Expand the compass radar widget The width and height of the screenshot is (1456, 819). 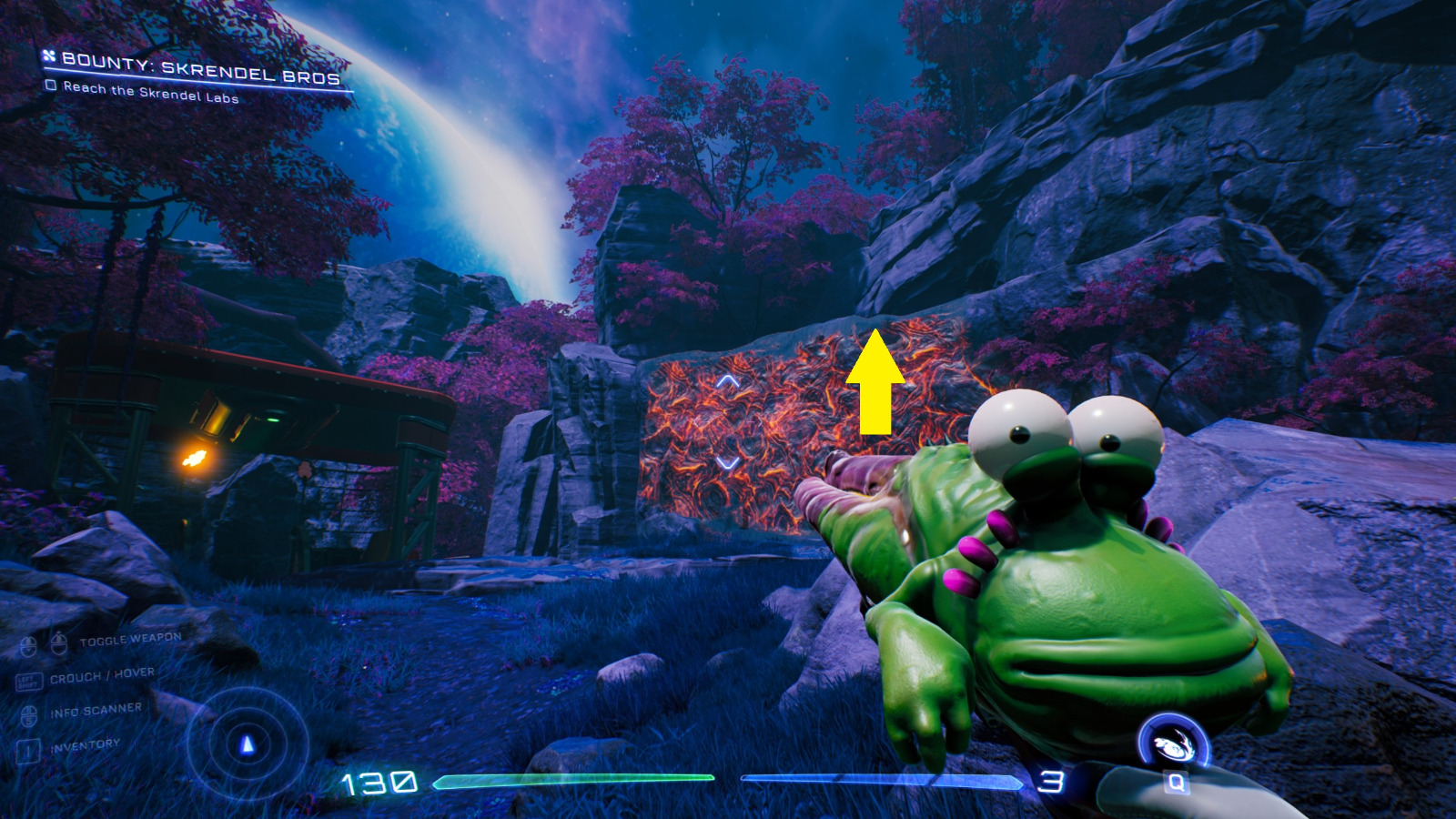pyautogui.click(x=246, y=744)
